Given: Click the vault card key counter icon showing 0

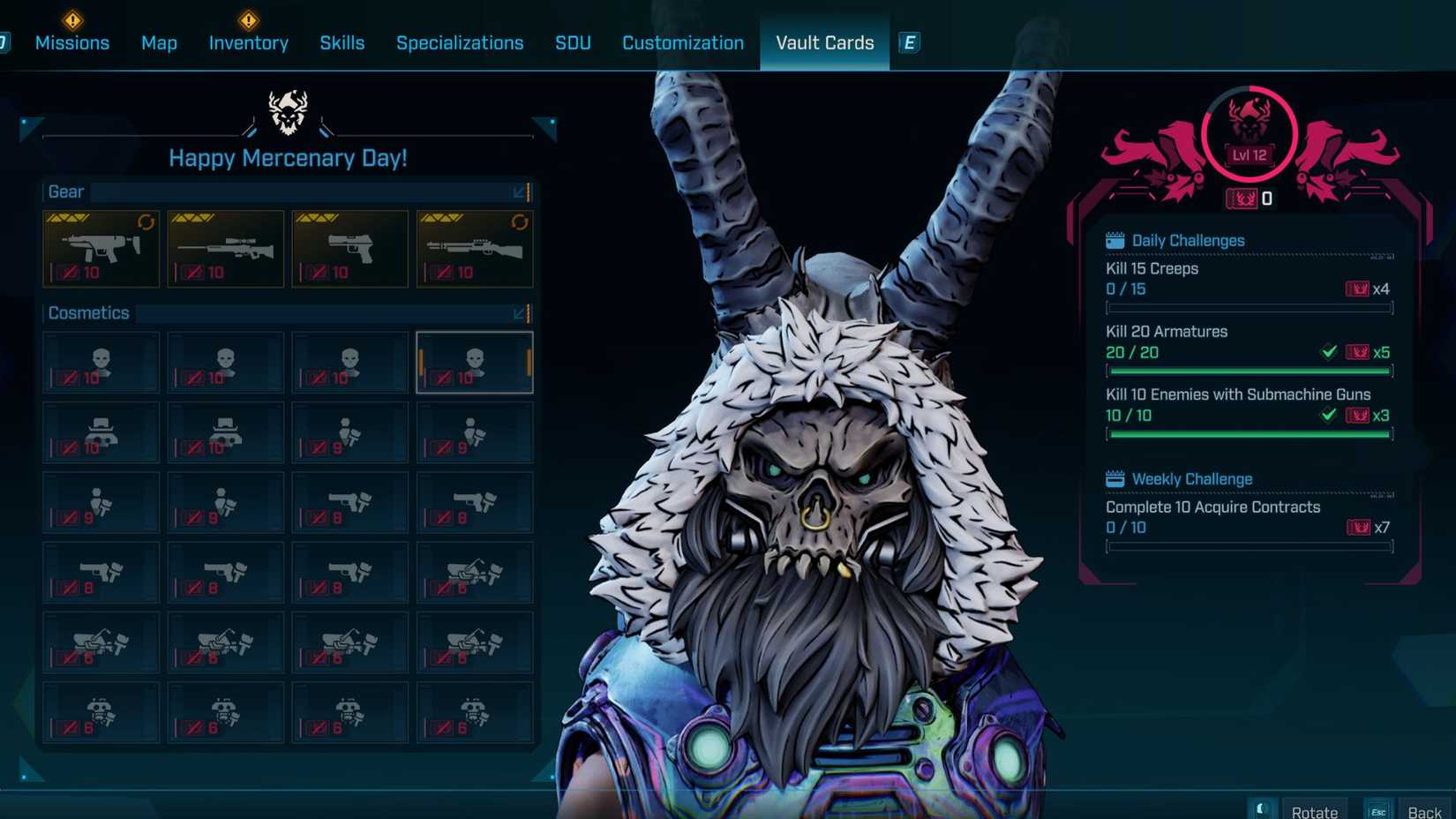Looking at the screenshot, I should click(1244, 199).
